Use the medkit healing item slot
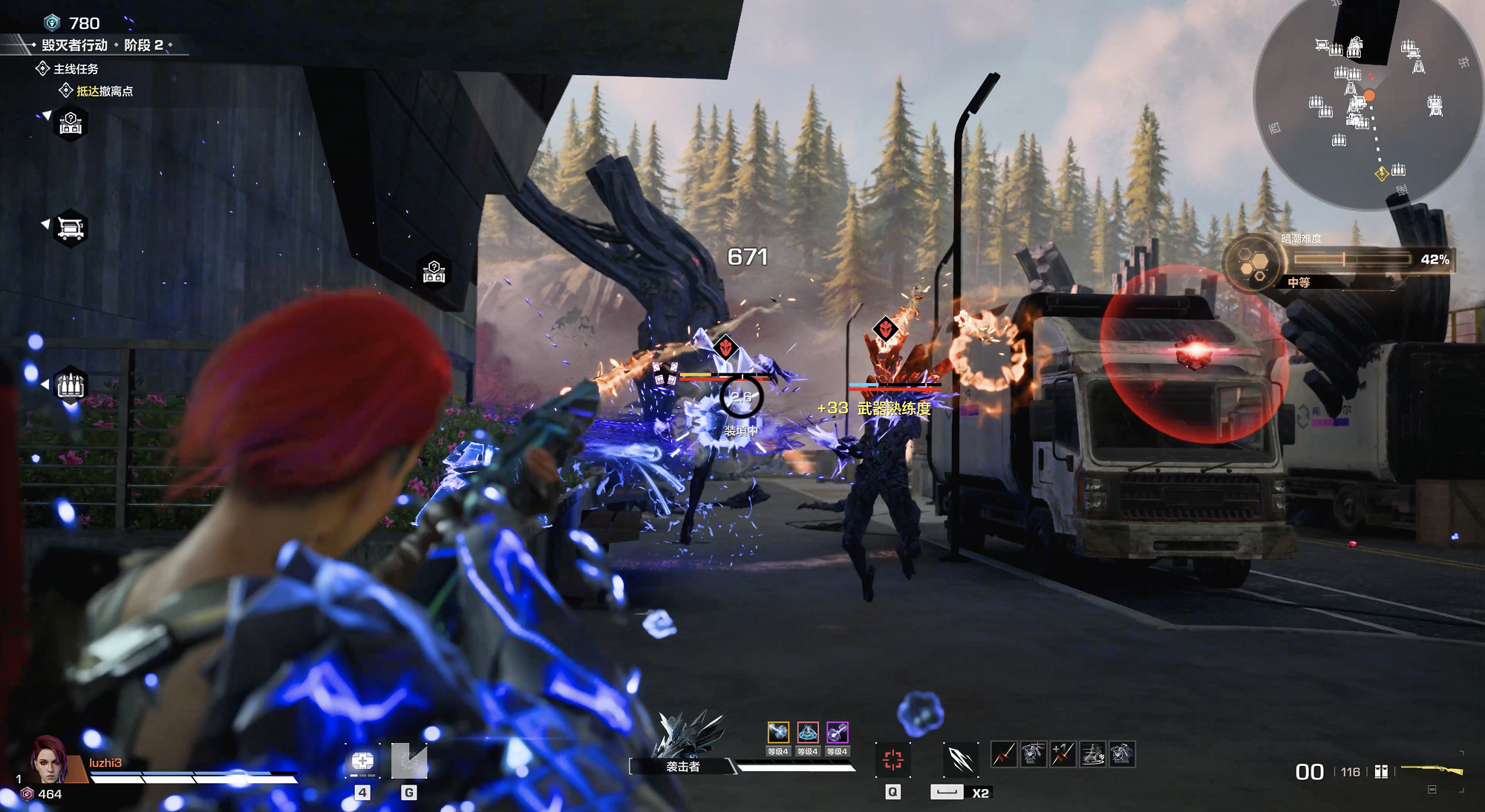 click(362, 762)
